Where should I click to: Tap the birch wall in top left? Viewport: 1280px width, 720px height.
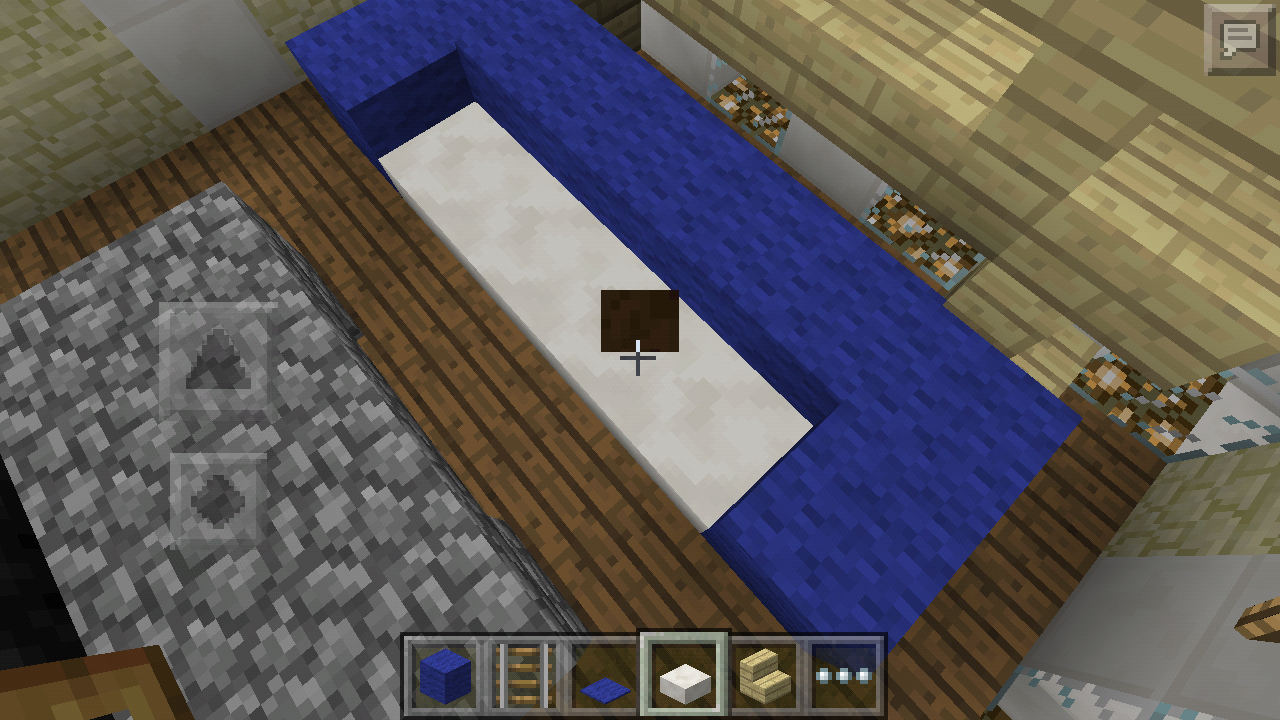click(x=120, y=80)
